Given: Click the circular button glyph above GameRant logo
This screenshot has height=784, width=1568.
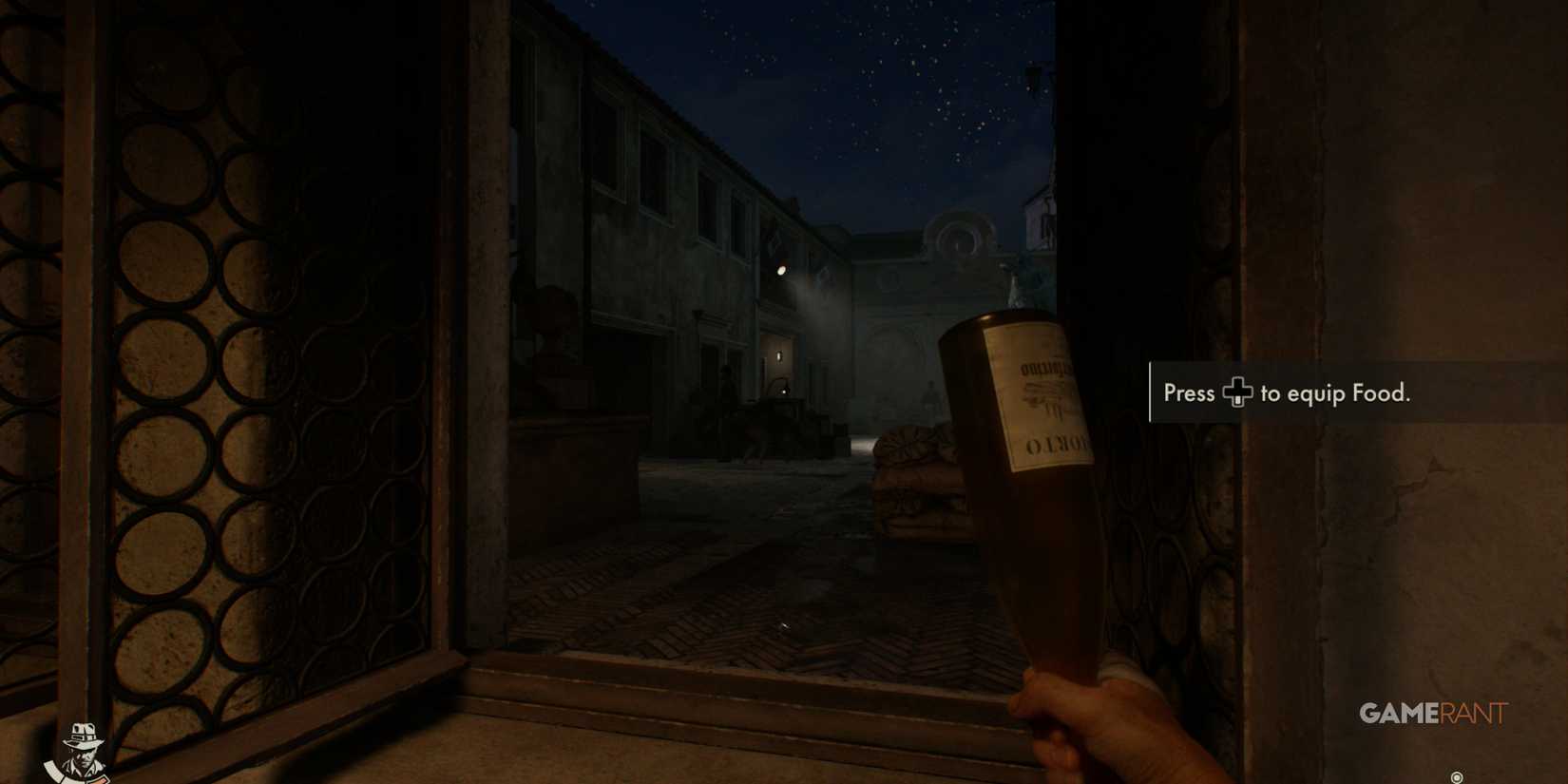Looking at the screenshot, I should pos(1457,777).
